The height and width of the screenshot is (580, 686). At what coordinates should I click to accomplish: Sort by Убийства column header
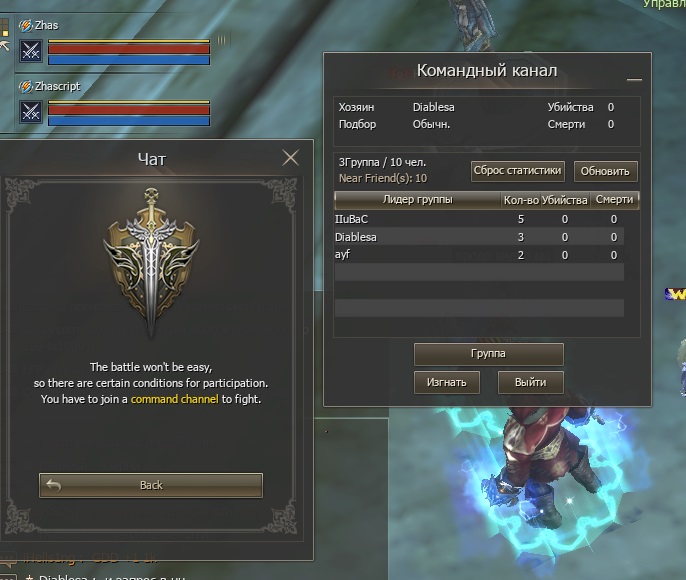click(564, 200)
